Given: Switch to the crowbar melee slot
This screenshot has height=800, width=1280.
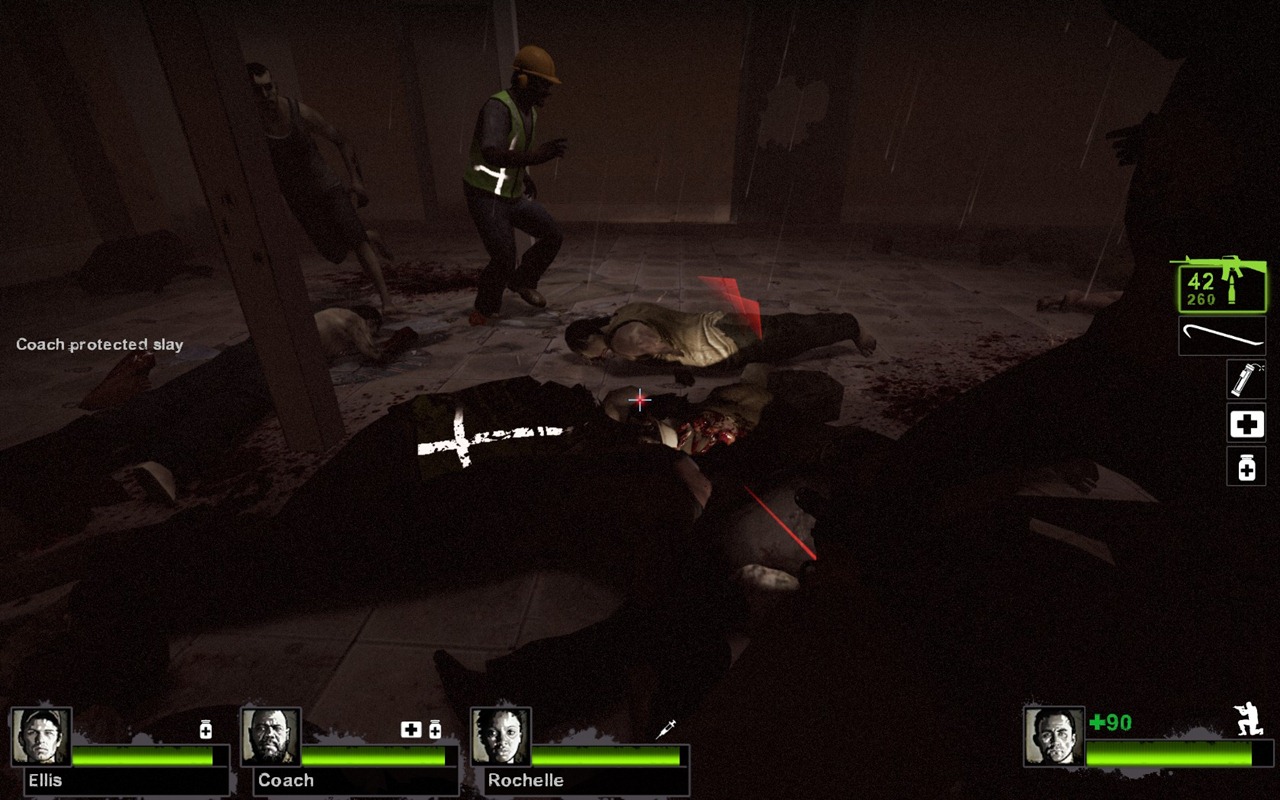Looking at the screenshot, I should pos(1222,336).
